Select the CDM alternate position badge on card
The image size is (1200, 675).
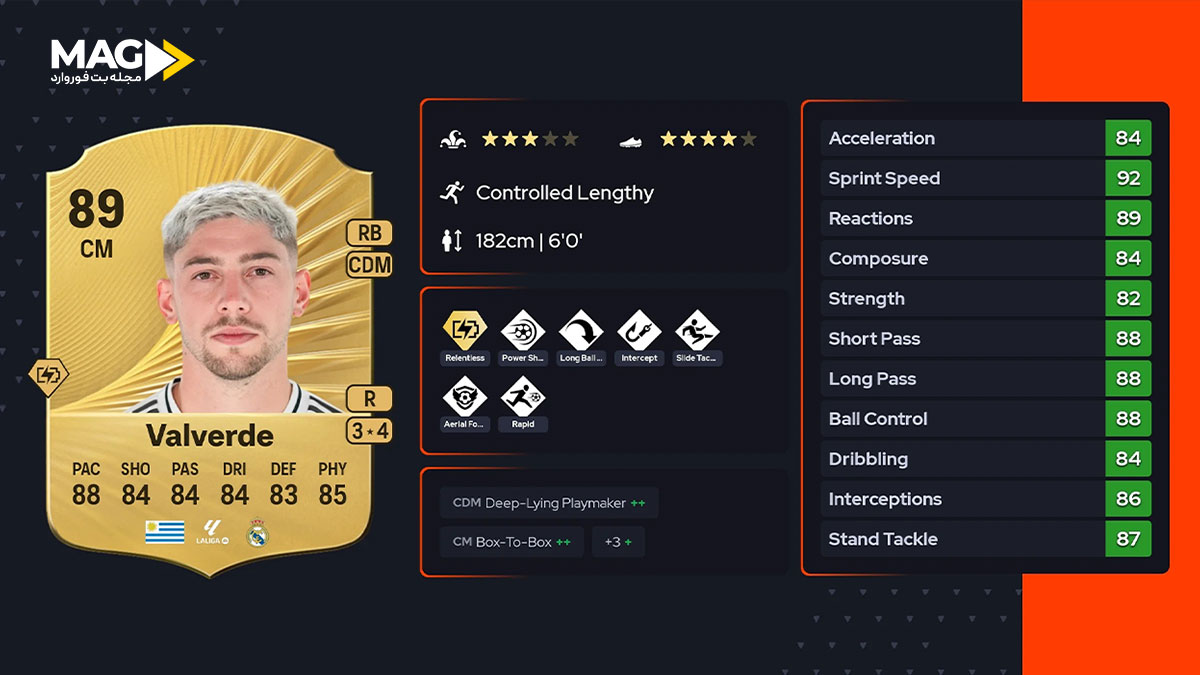pos(368,265)
